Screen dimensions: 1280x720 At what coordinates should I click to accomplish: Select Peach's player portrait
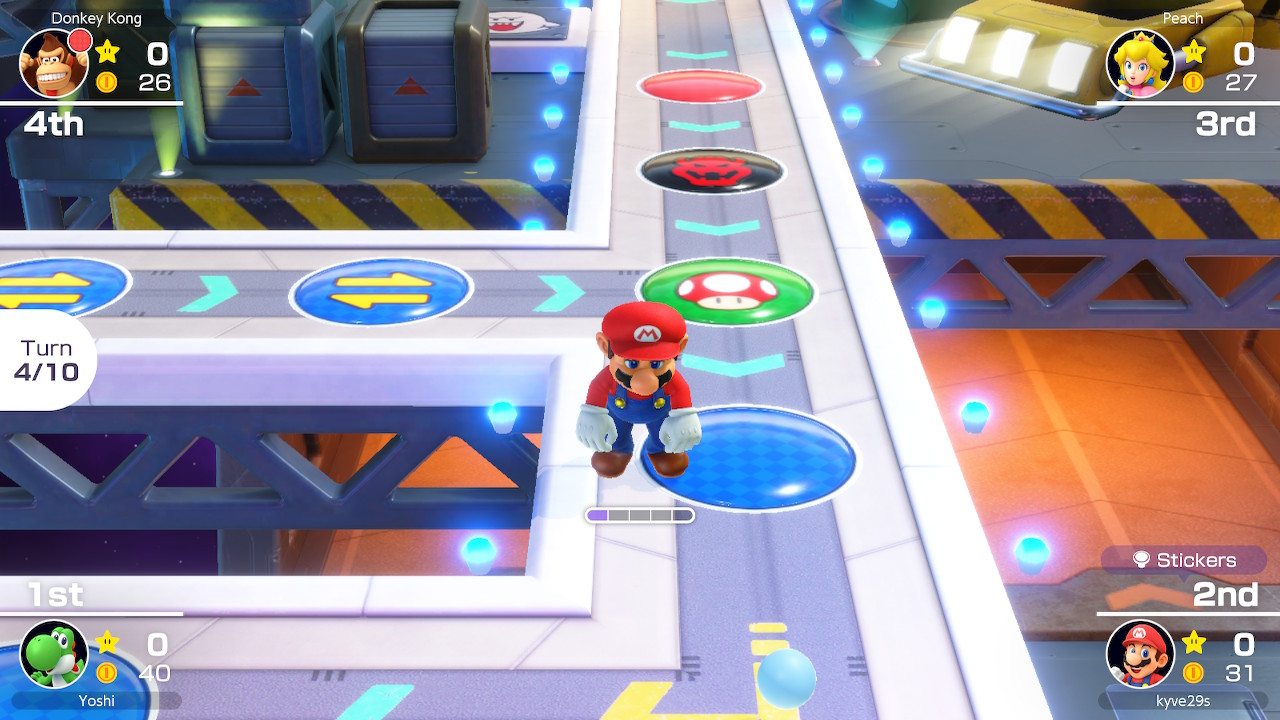pos(1140,64)
